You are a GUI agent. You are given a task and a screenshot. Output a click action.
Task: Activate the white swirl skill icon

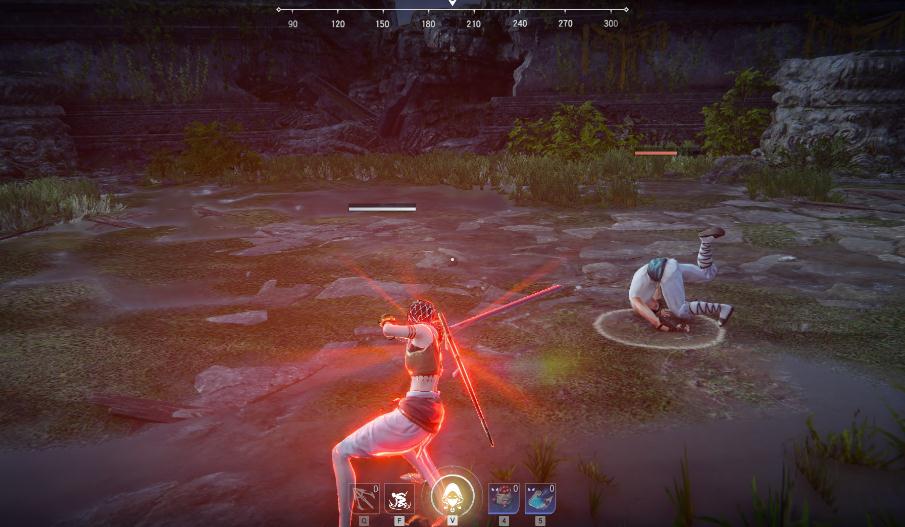(x=400, y=498)
